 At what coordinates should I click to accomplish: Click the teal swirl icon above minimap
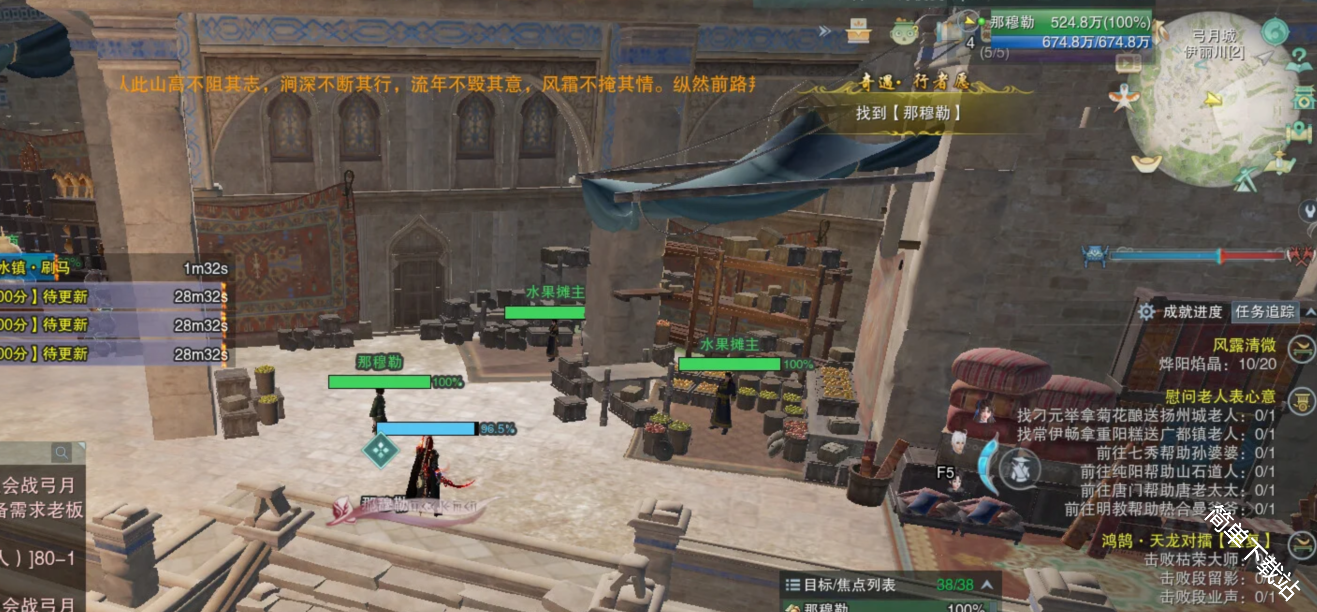click(x=1274, y=32)
